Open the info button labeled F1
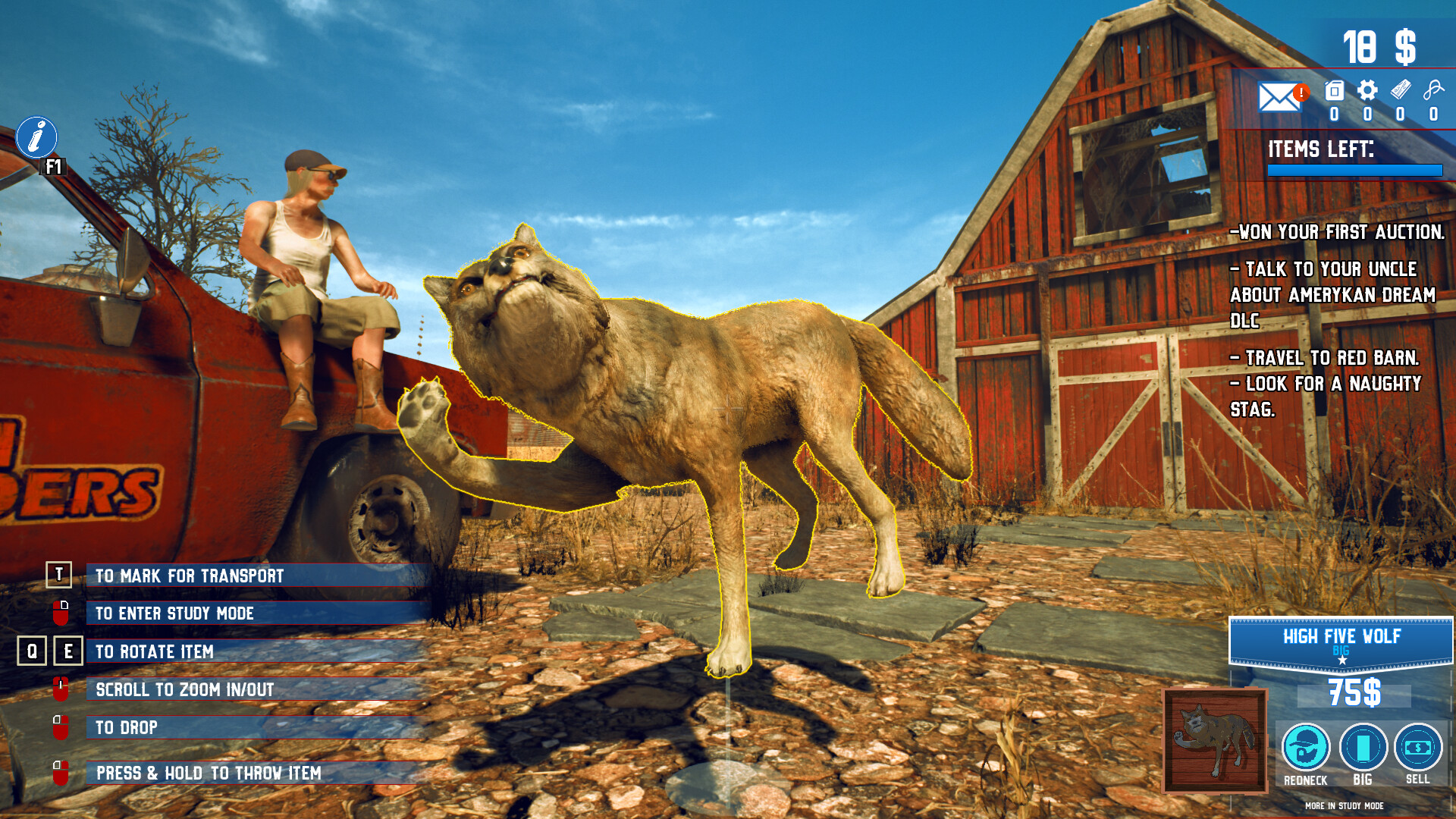This screenshot has width=1456, height=819. tap(36, 138)
